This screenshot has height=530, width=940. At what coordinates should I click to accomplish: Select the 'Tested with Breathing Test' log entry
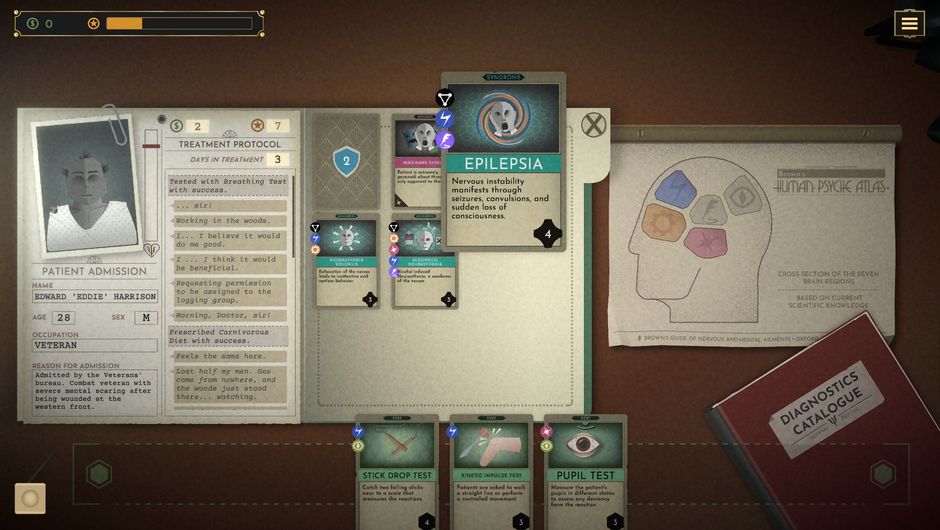pyautogui.click(x=228, y=186)
